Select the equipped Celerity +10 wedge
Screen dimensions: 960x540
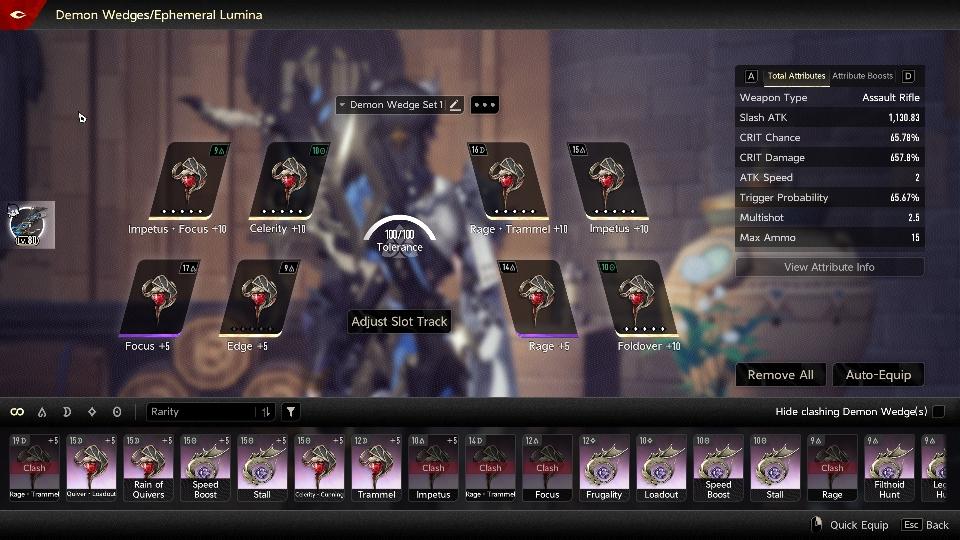pos(290,180)
